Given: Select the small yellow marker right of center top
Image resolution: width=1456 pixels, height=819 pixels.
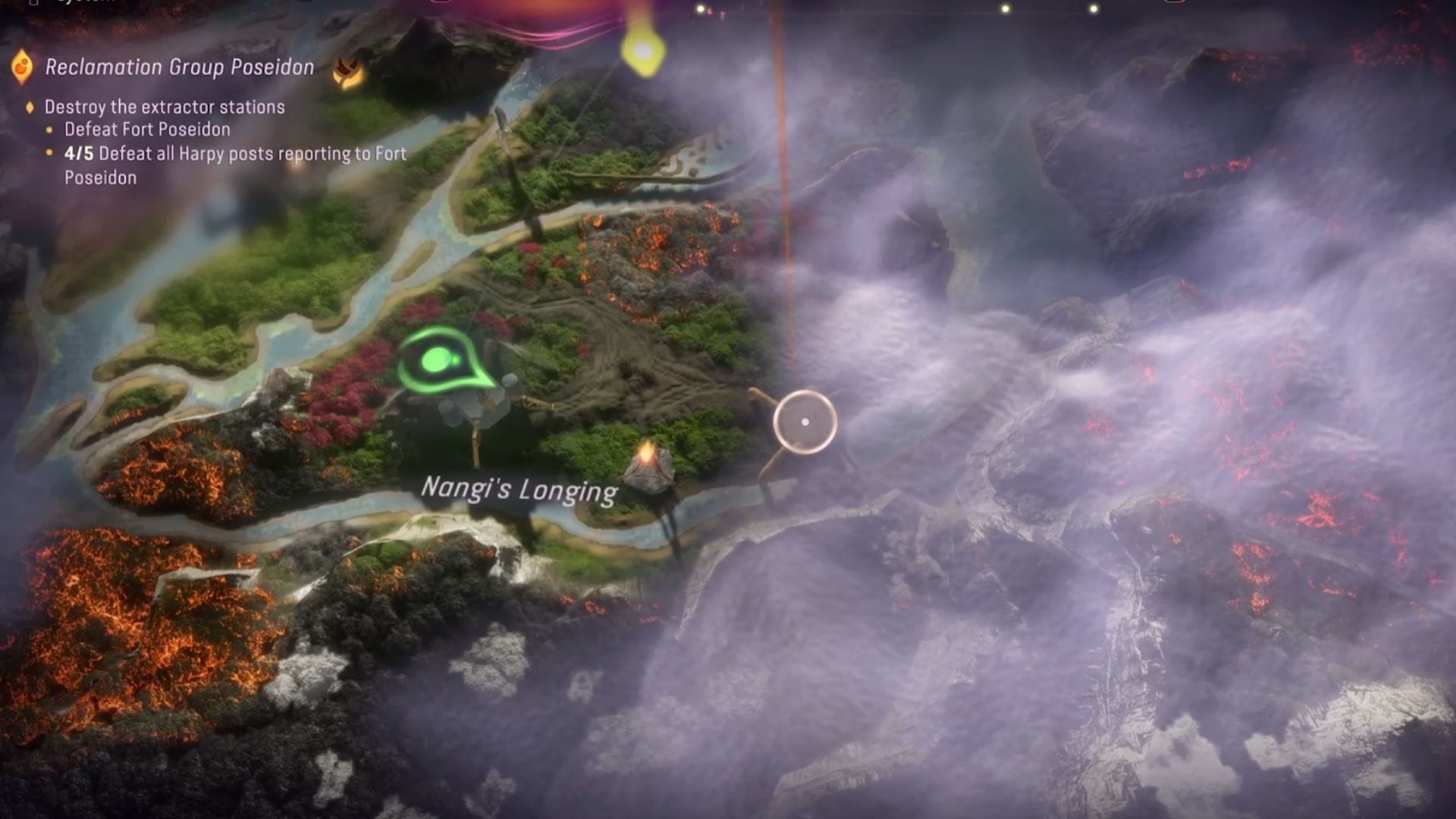Looking at the screenshot, I should click(1006, 10).
